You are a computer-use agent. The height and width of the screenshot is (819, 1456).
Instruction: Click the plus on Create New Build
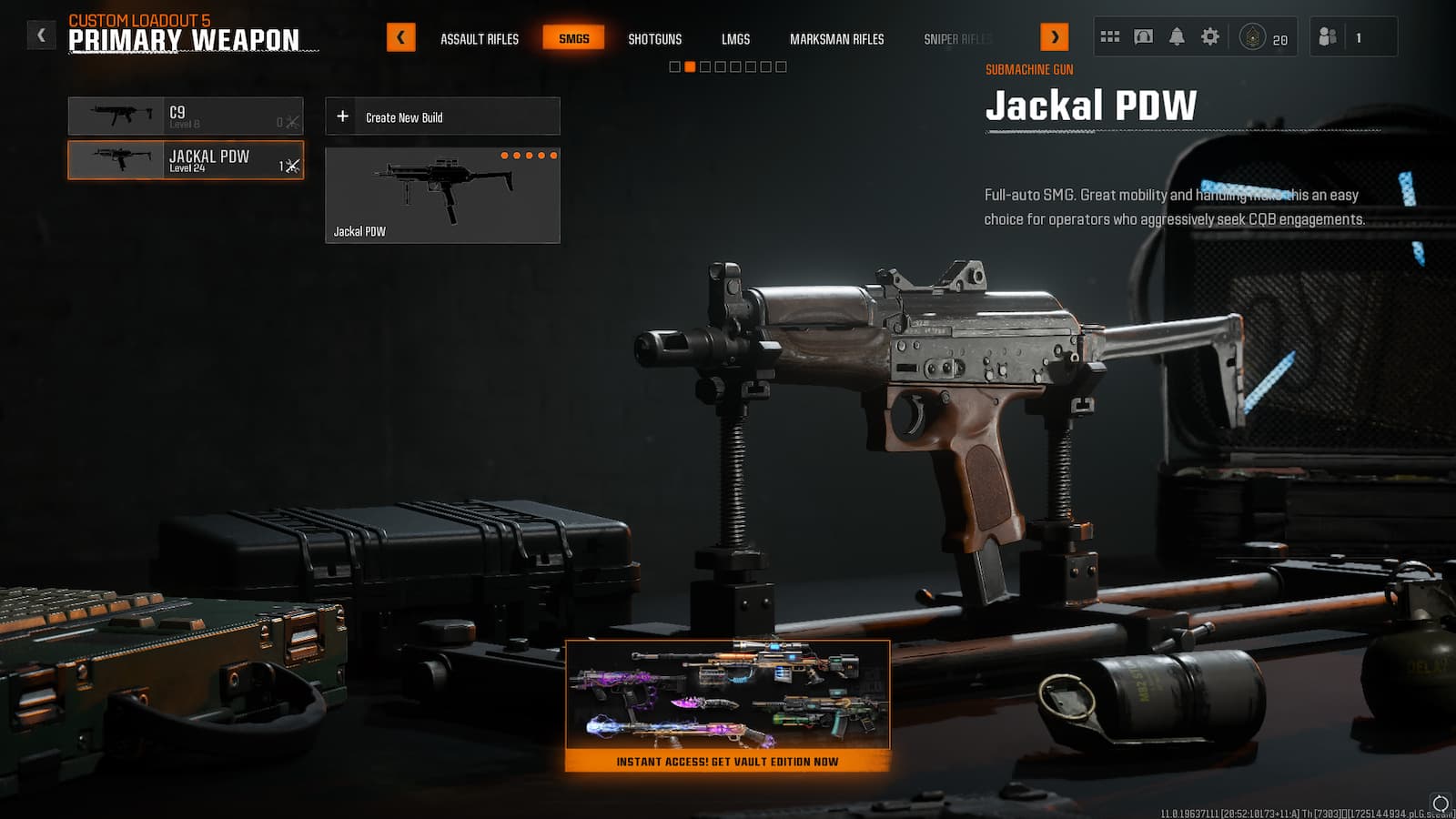coord(343,116)
